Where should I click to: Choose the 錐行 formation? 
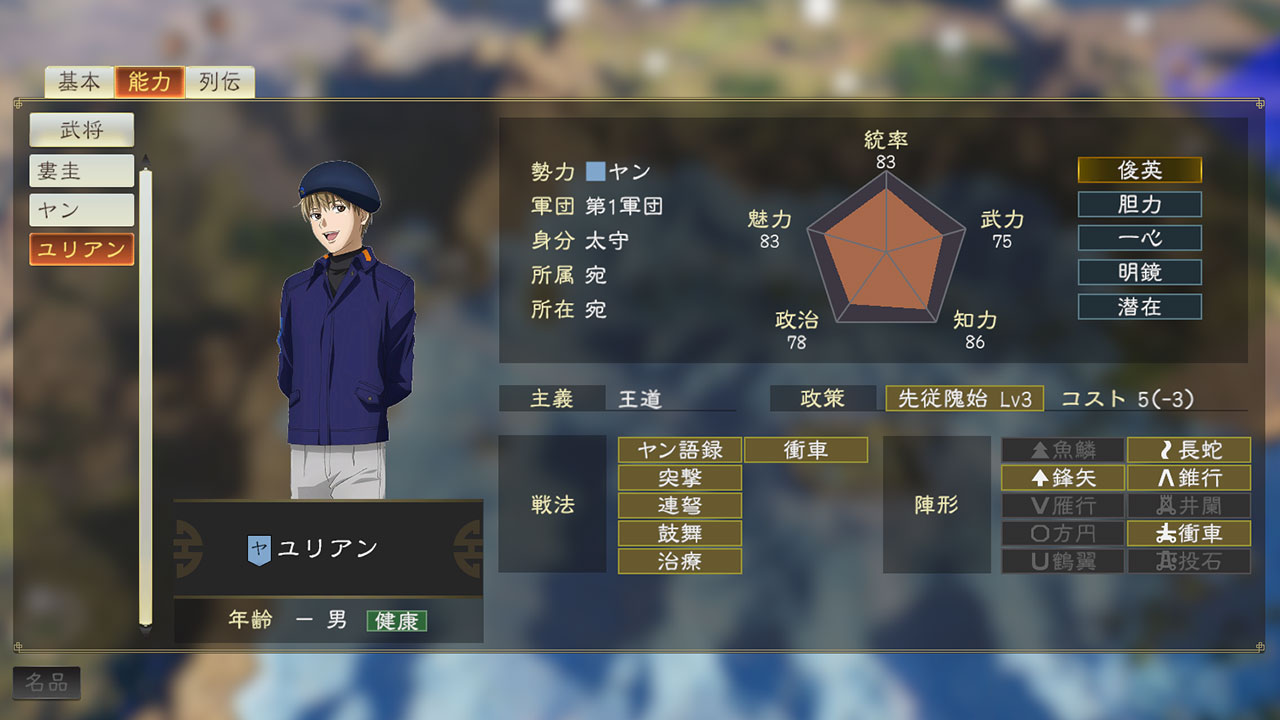(1188, 478)
